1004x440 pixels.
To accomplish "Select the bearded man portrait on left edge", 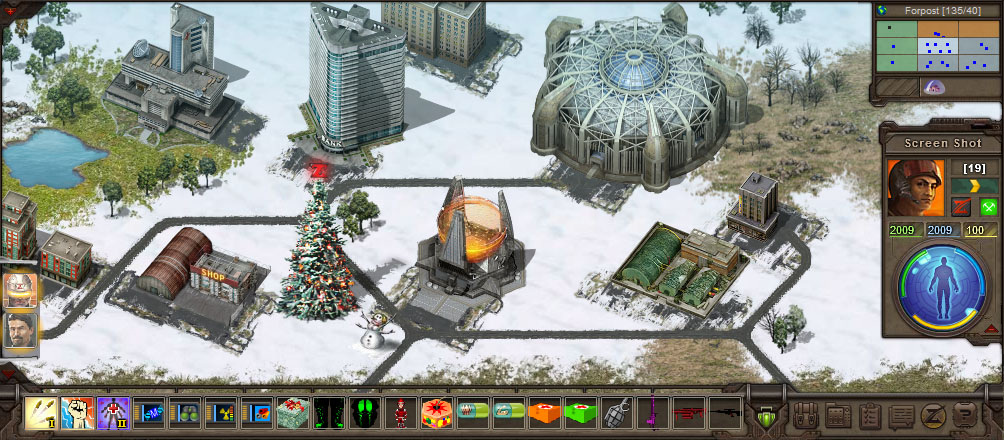I will 20,332.
